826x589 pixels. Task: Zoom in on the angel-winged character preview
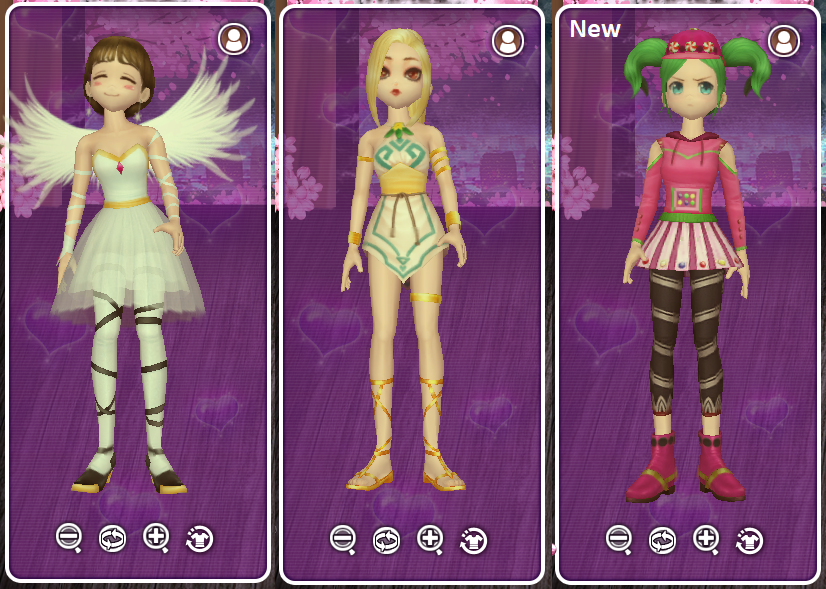156,537
